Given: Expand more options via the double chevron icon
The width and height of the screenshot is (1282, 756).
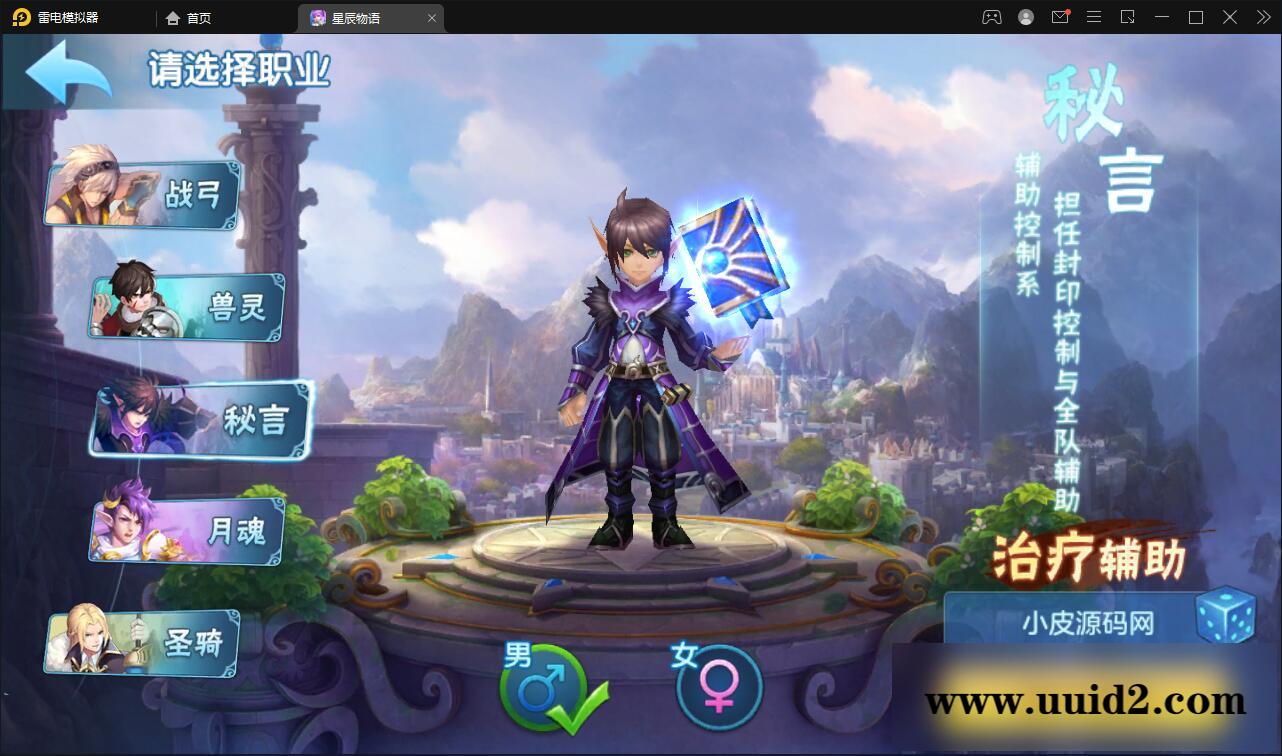Looking at the screenshot, I should 1261,17.
